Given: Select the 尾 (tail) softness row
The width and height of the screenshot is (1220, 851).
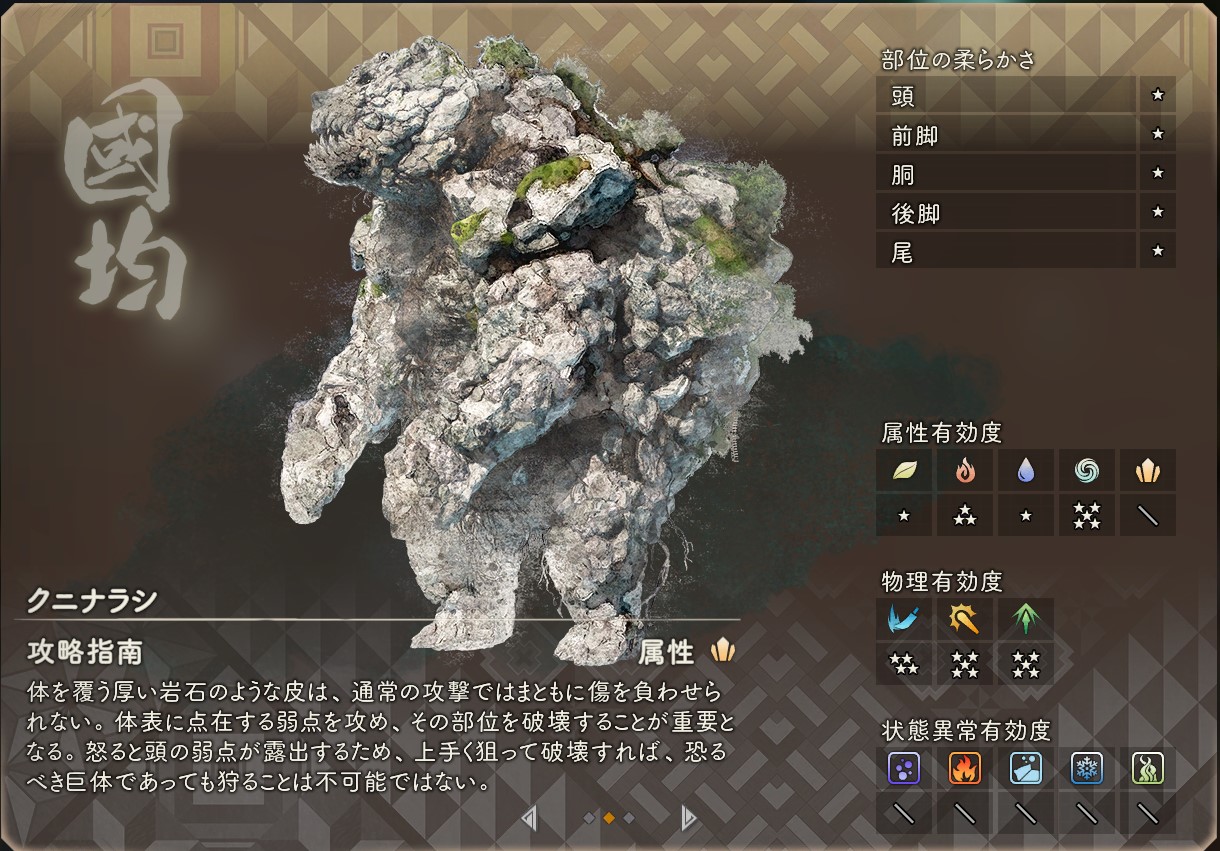Looking at the screenshot, I should [x=1005, y=251].
